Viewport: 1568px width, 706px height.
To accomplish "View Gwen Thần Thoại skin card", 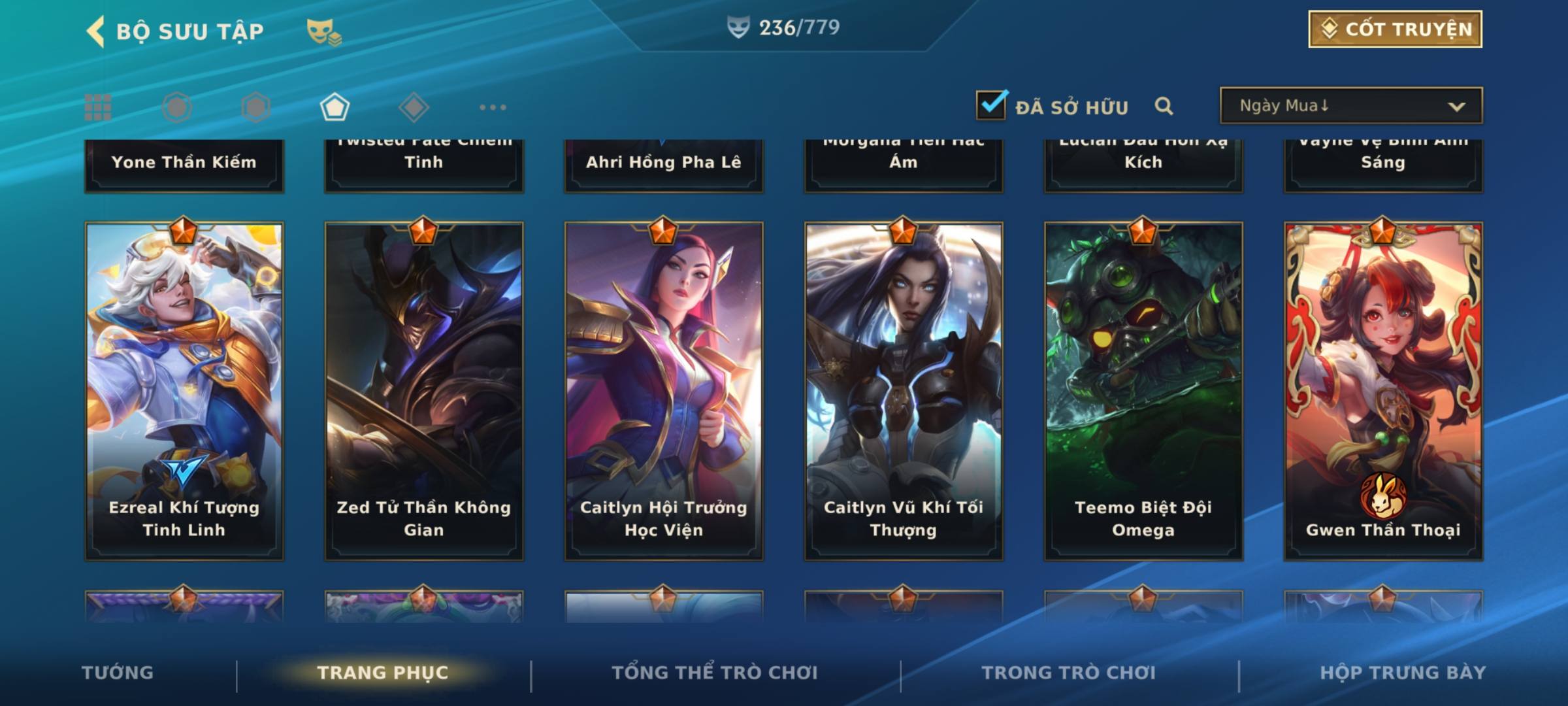I will (1383, 391).
